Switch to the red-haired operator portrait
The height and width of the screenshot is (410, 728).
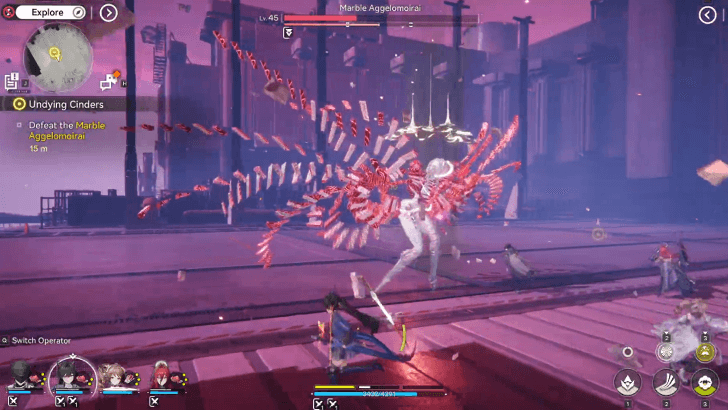click(161, 378)
